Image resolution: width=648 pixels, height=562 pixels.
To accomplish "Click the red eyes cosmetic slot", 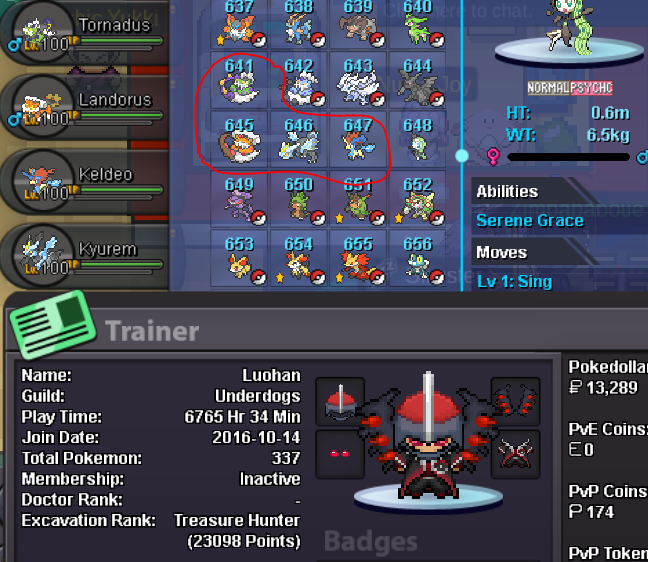I will (339, 454).
